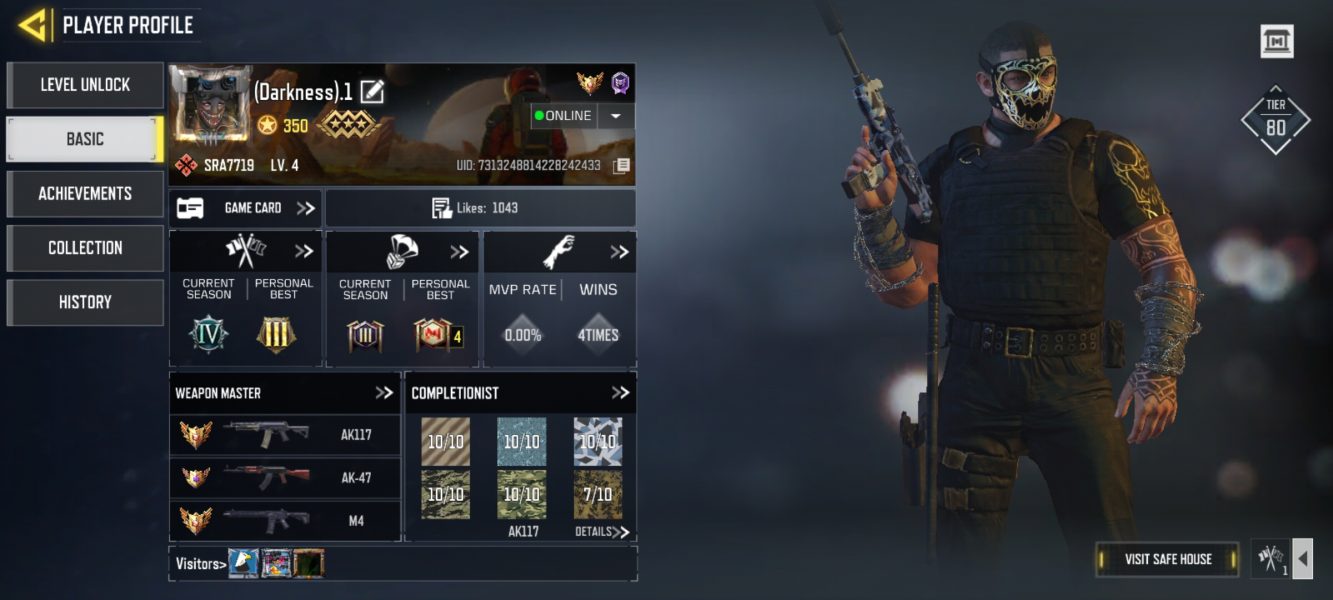Viewport: 1333px width, 600px height.
Task: Expand the Completionist section
Action: click(620, 393)
